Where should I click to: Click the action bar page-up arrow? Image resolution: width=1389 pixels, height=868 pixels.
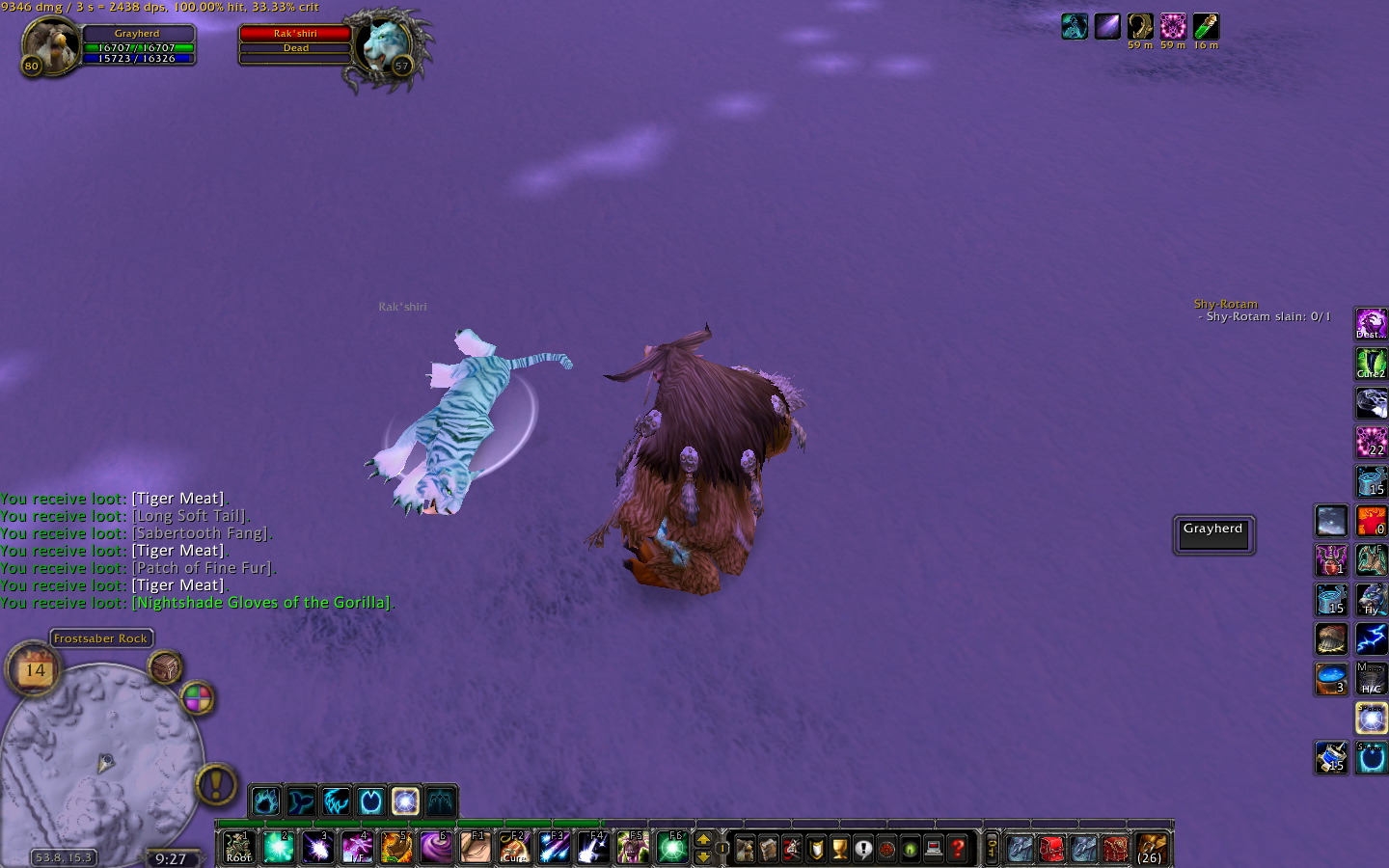(703, 839)
